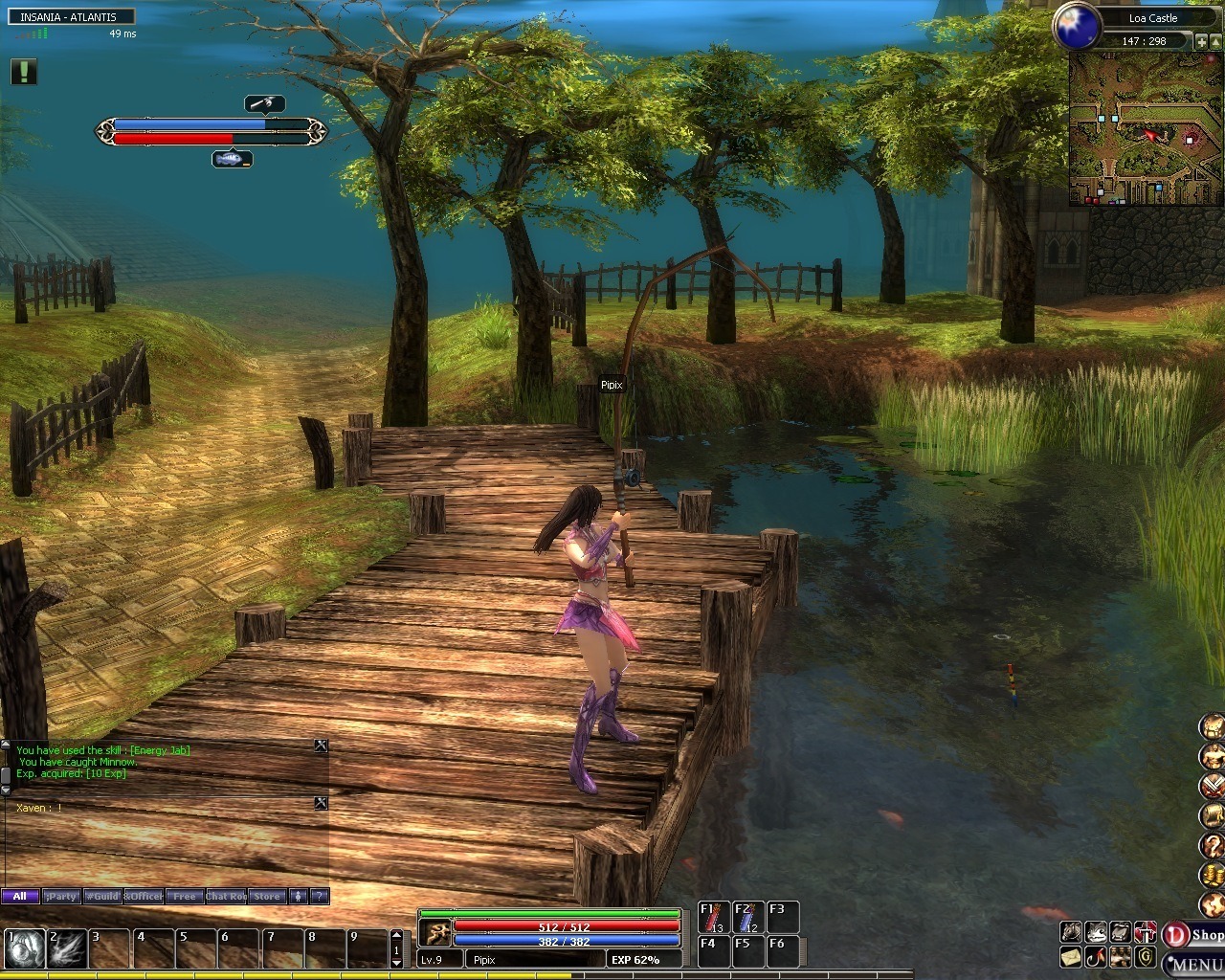Switch to the Guild chat tab

[x=101, y=897]
